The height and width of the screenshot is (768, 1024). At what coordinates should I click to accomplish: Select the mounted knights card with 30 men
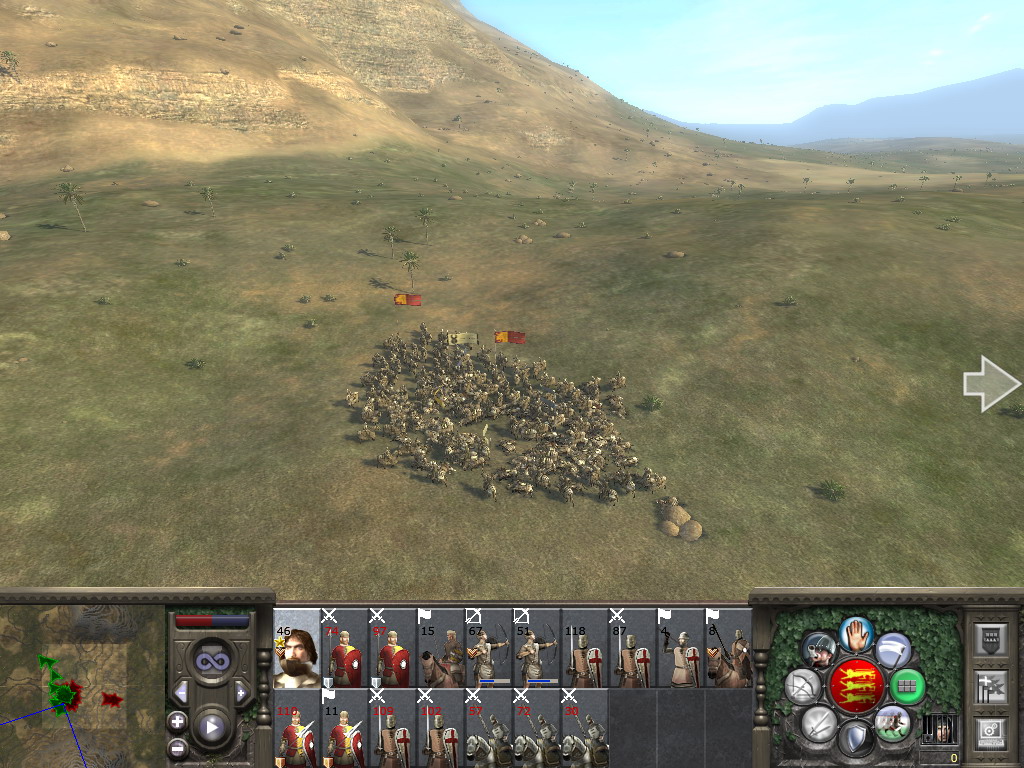click(585, 728)
